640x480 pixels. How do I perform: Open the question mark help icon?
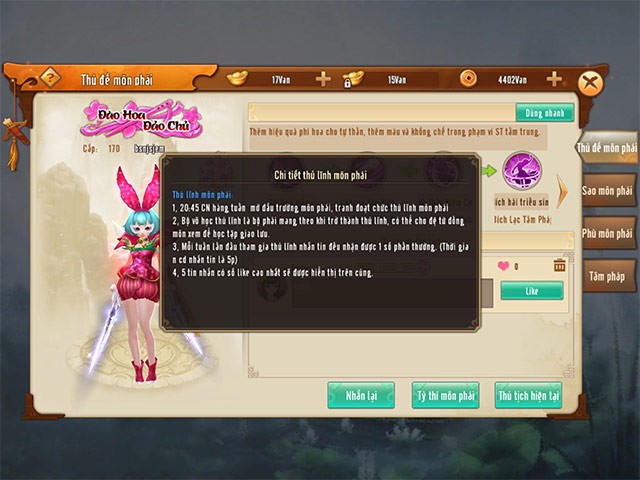(50, 78)
